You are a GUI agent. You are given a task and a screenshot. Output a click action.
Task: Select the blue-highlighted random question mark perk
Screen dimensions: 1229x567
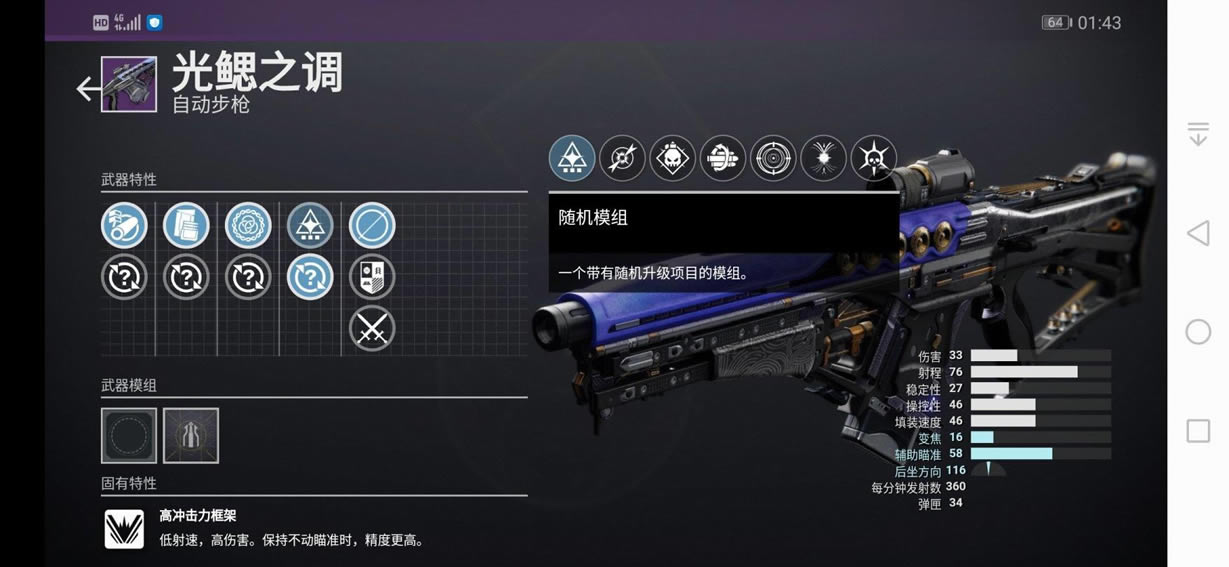310,277
